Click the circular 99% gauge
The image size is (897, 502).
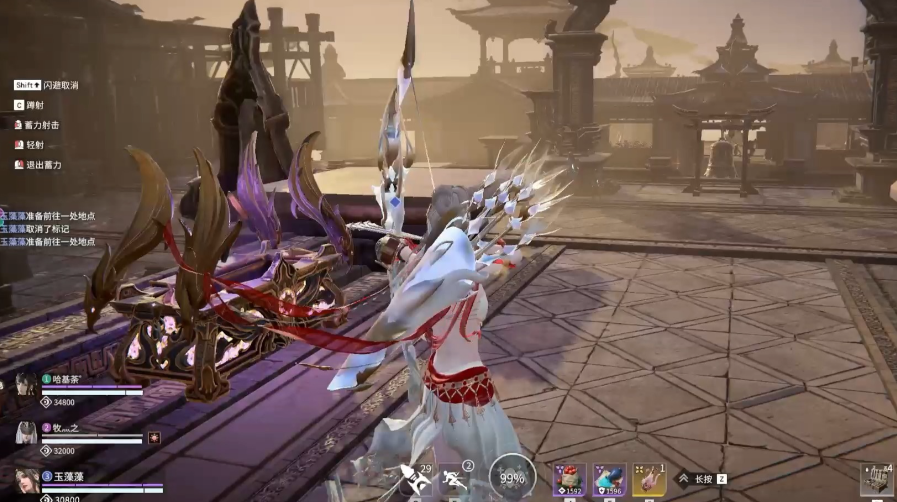[x=513, y=477]
